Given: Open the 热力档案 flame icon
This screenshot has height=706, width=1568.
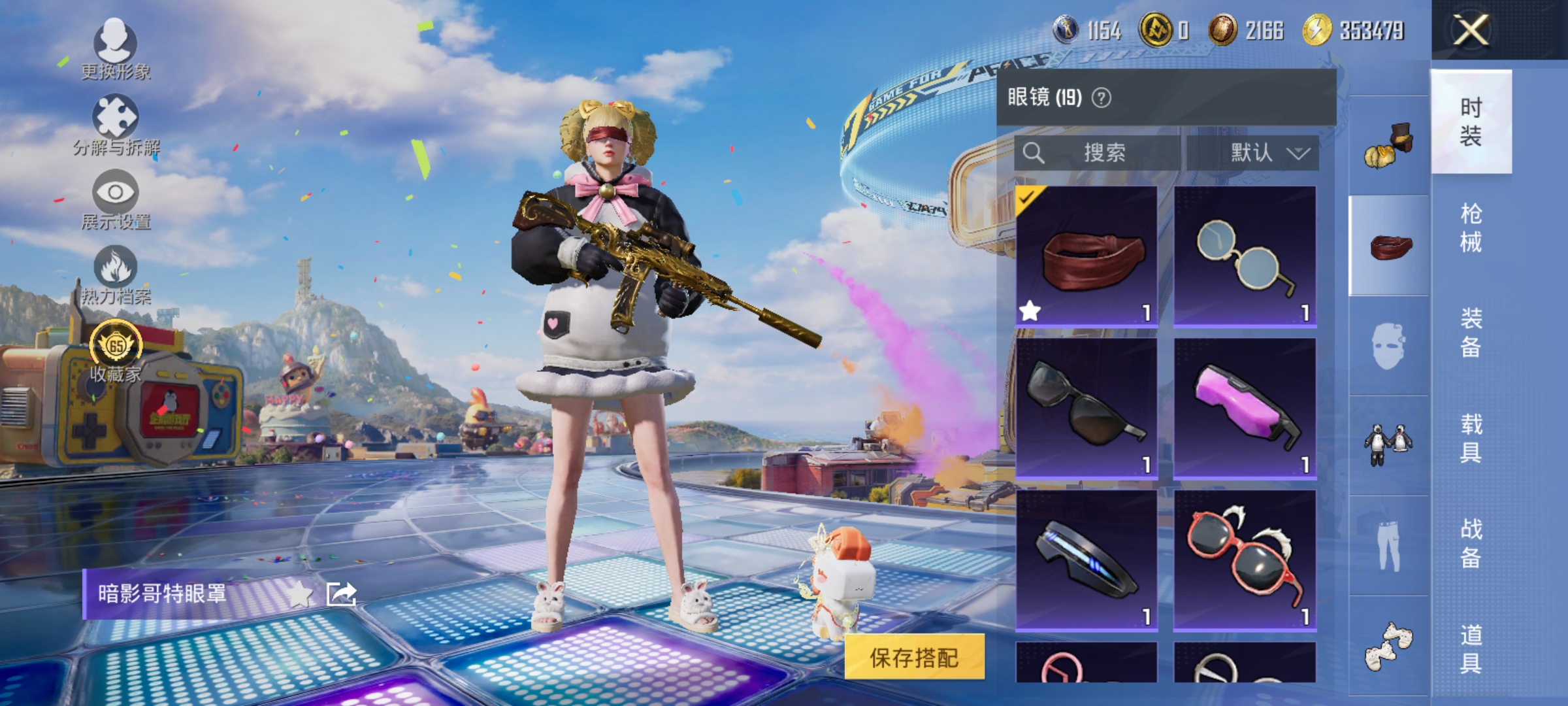Looking at the screenshot, I should click(116, 267).
